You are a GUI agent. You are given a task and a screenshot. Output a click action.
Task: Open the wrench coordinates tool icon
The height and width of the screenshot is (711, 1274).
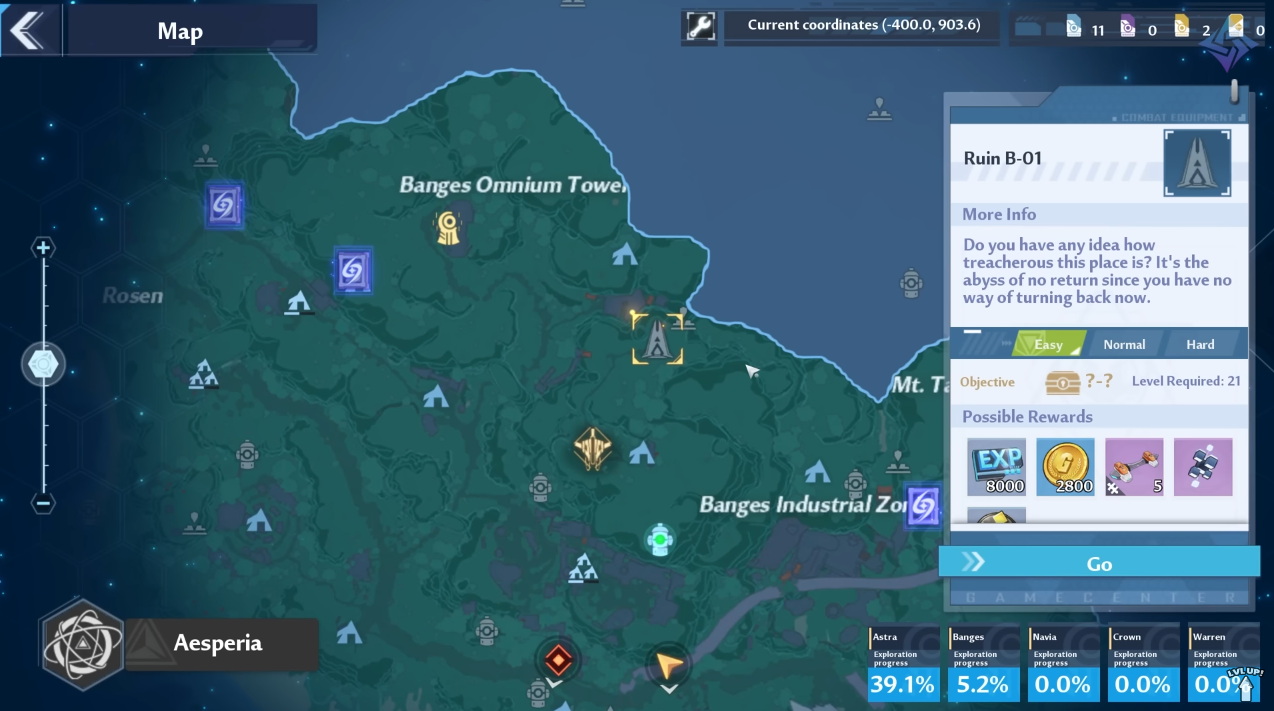click(701, 27)
